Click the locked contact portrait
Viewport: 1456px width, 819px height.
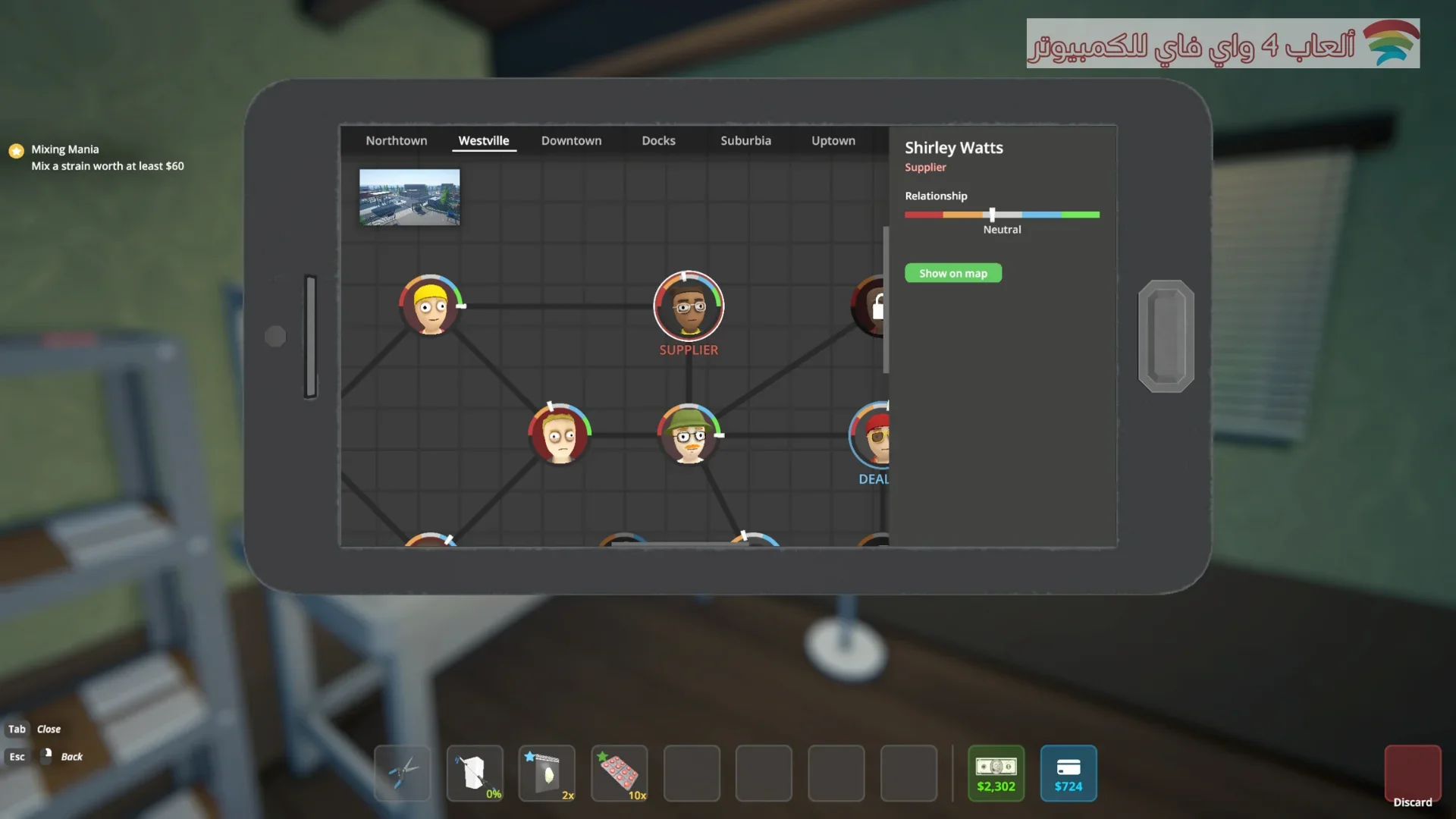point(872,306)
